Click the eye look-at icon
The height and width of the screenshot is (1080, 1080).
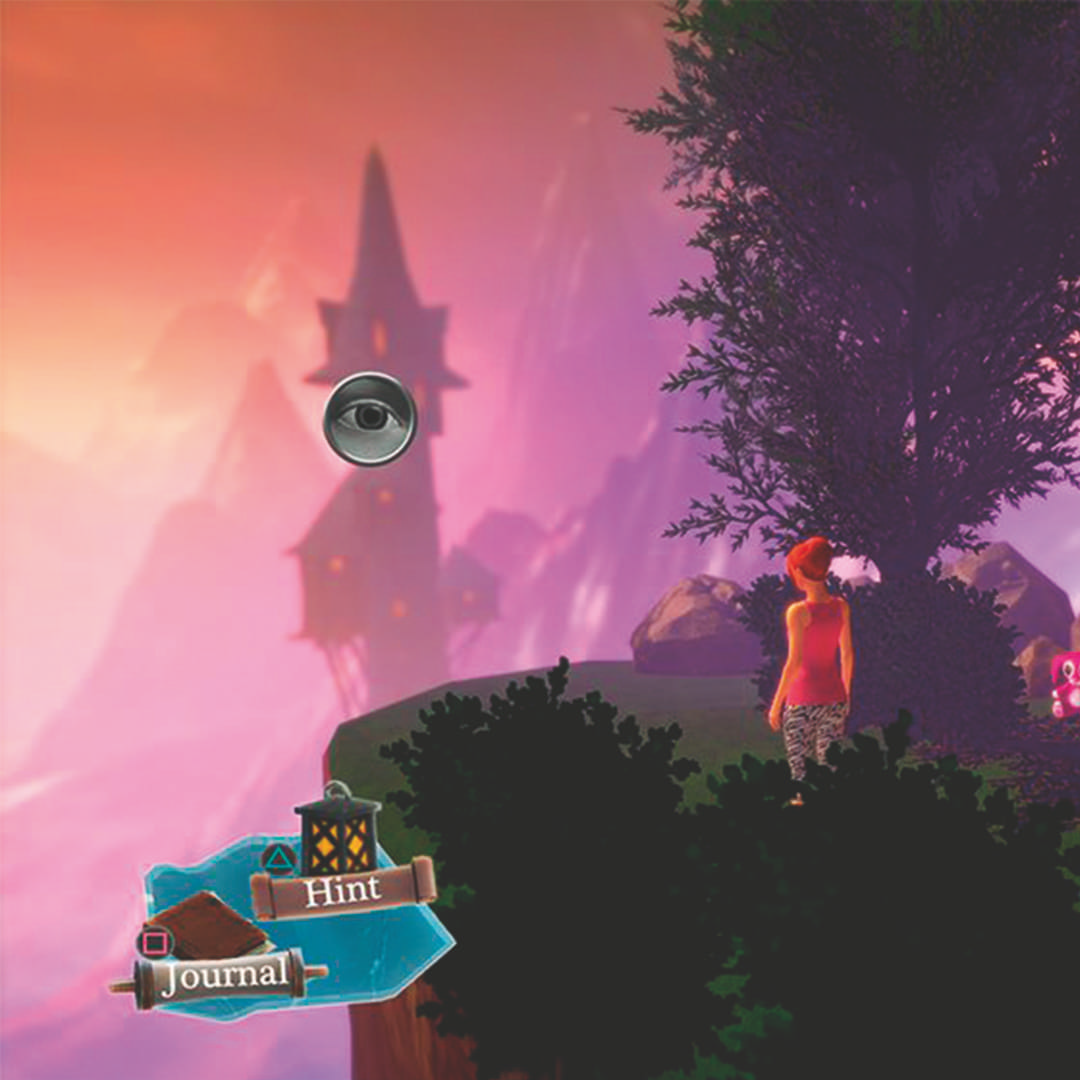tap(370, 418)
